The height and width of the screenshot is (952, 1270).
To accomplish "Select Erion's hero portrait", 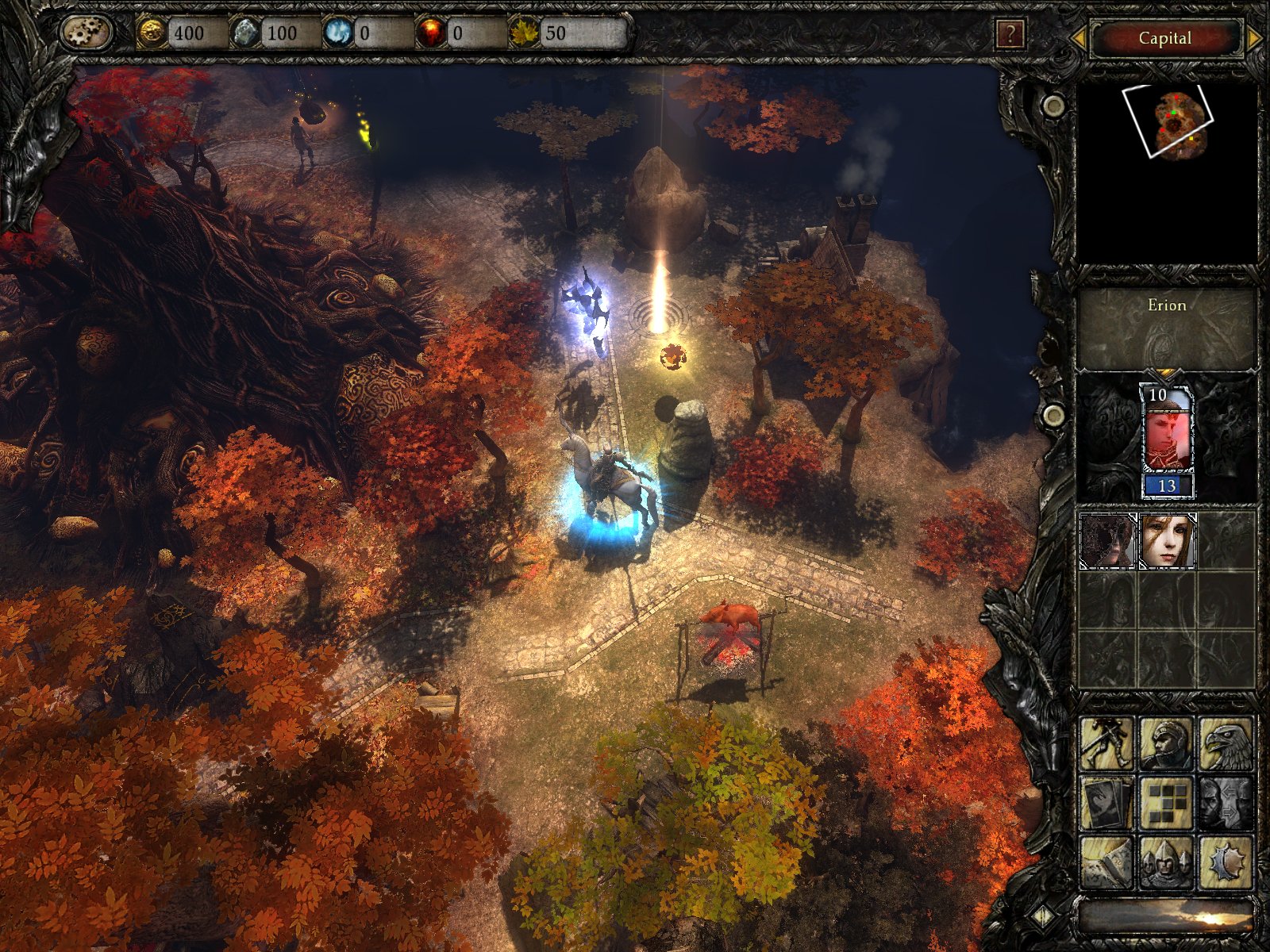I will pyautogui.click(x=1166, y=432).
